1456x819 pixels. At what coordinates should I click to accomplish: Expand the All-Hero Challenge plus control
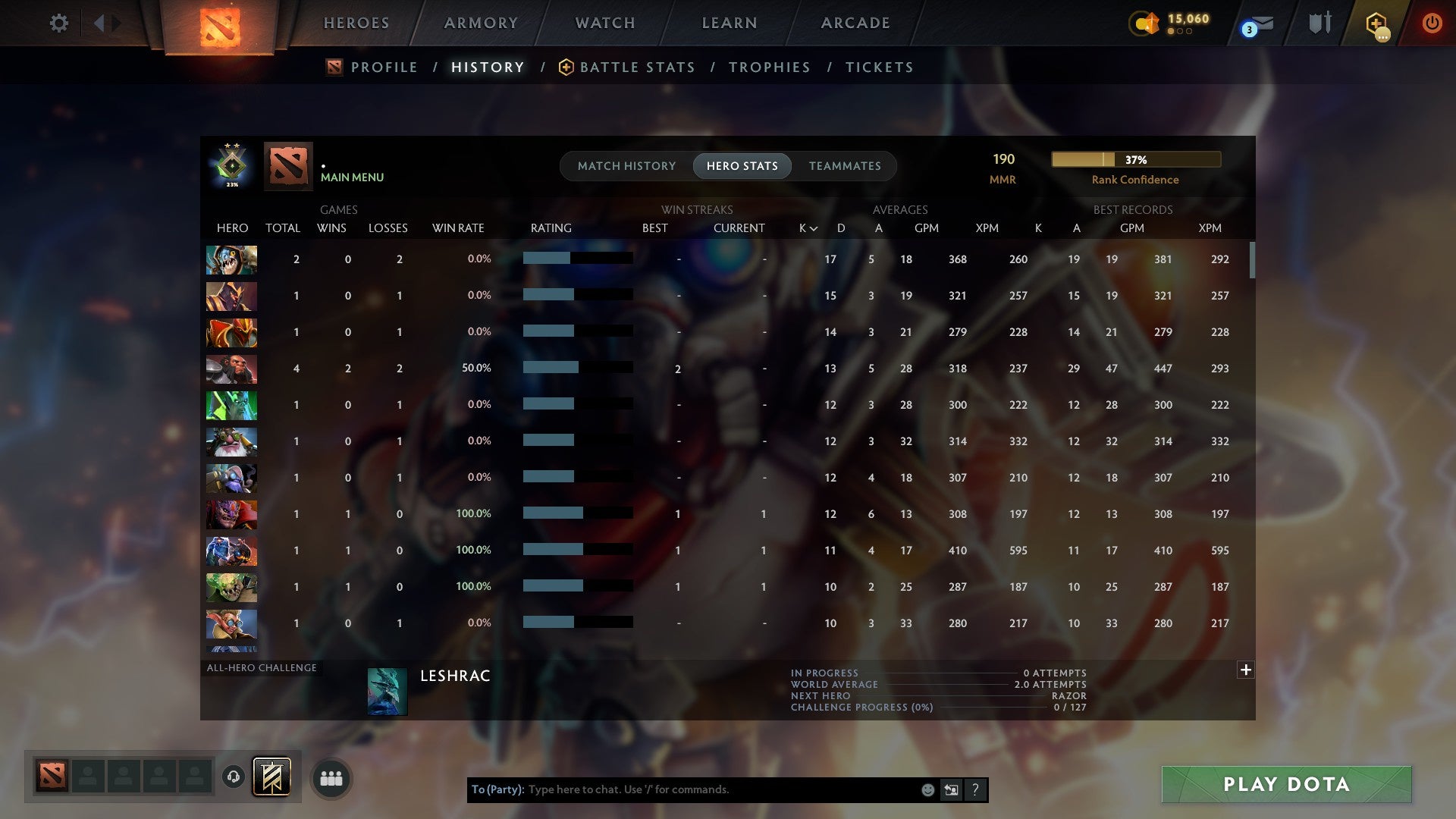point(1246,670)
